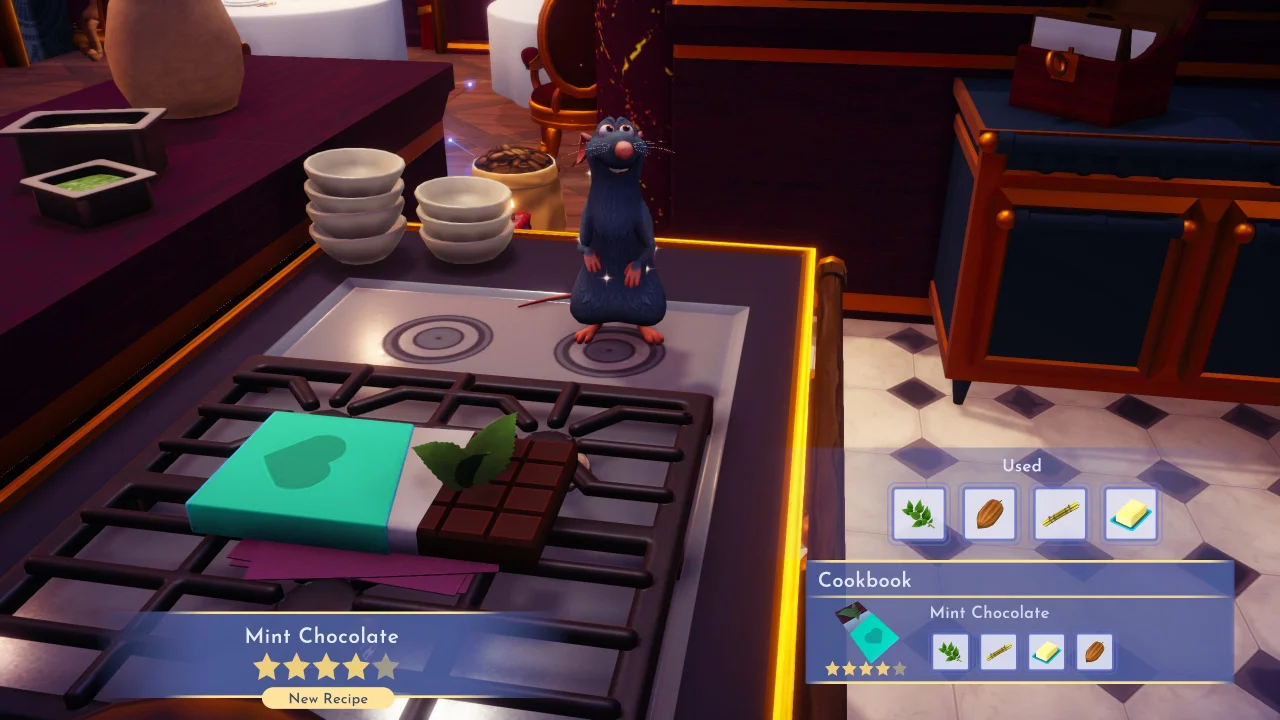
Task: Click the cocoa bean ingredient icon in the Cookbook entry
Action: pos(1093,651)
